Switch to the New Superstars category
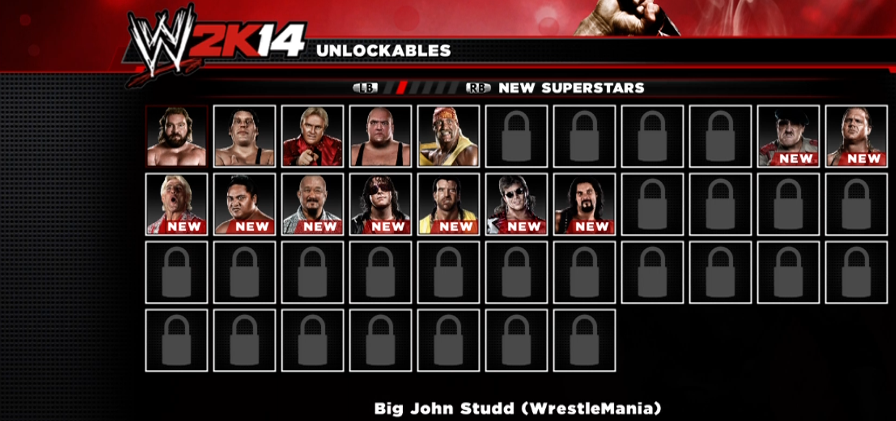 570,88
